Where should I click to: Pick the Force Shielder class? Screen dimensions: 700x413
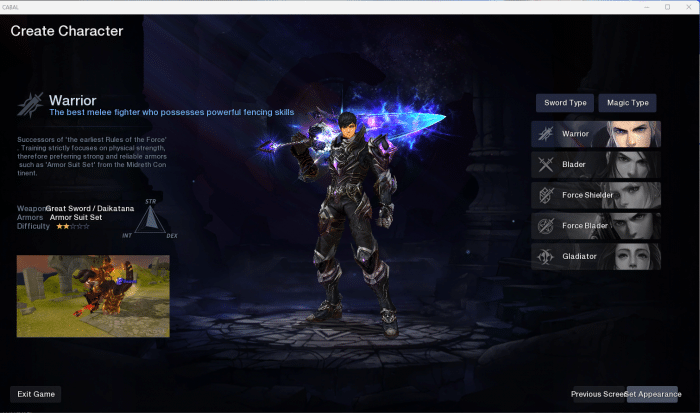[596, 195]
